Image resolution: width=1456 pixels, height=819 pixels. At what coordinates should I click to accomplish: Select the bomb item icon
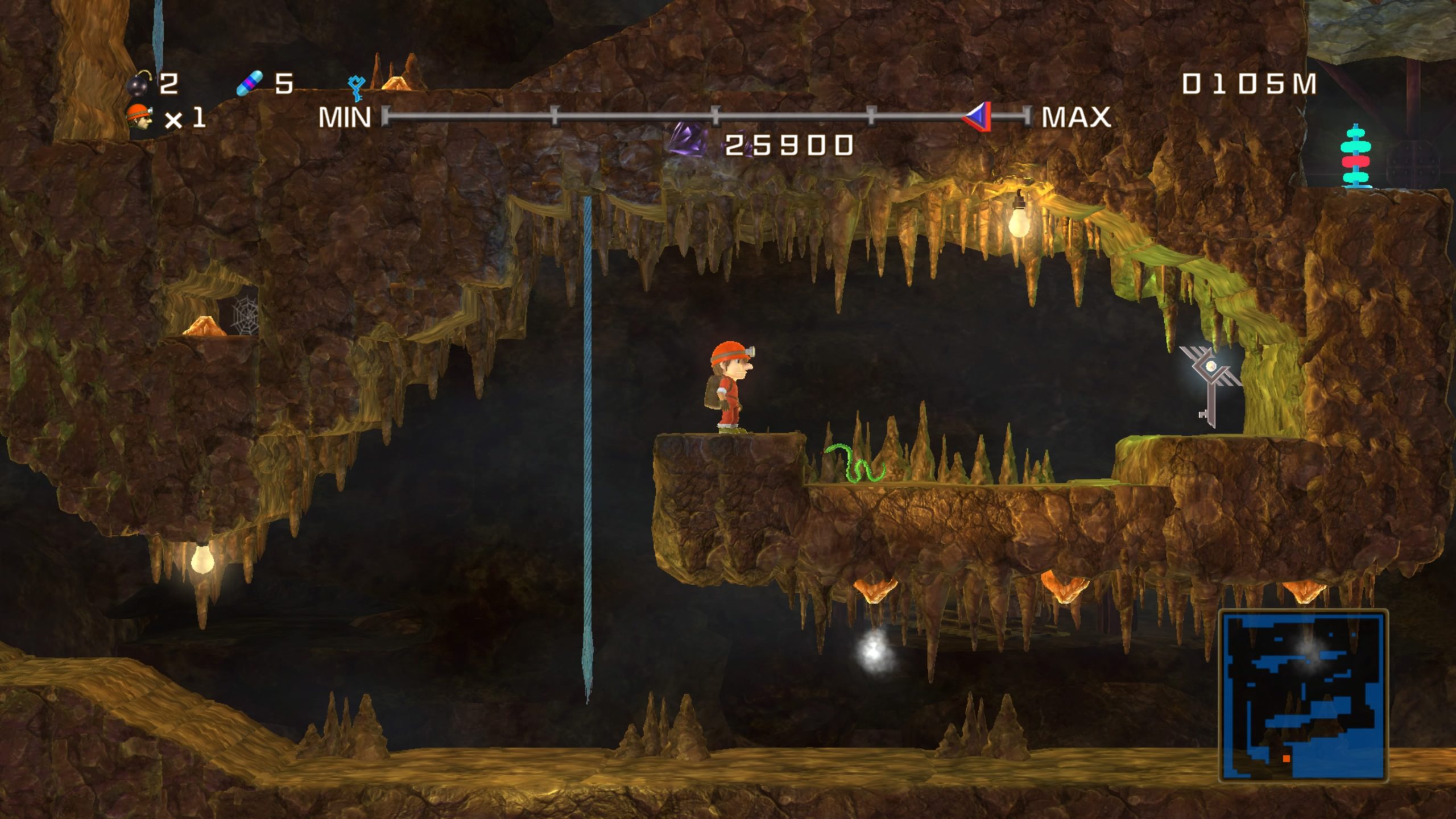138,85
